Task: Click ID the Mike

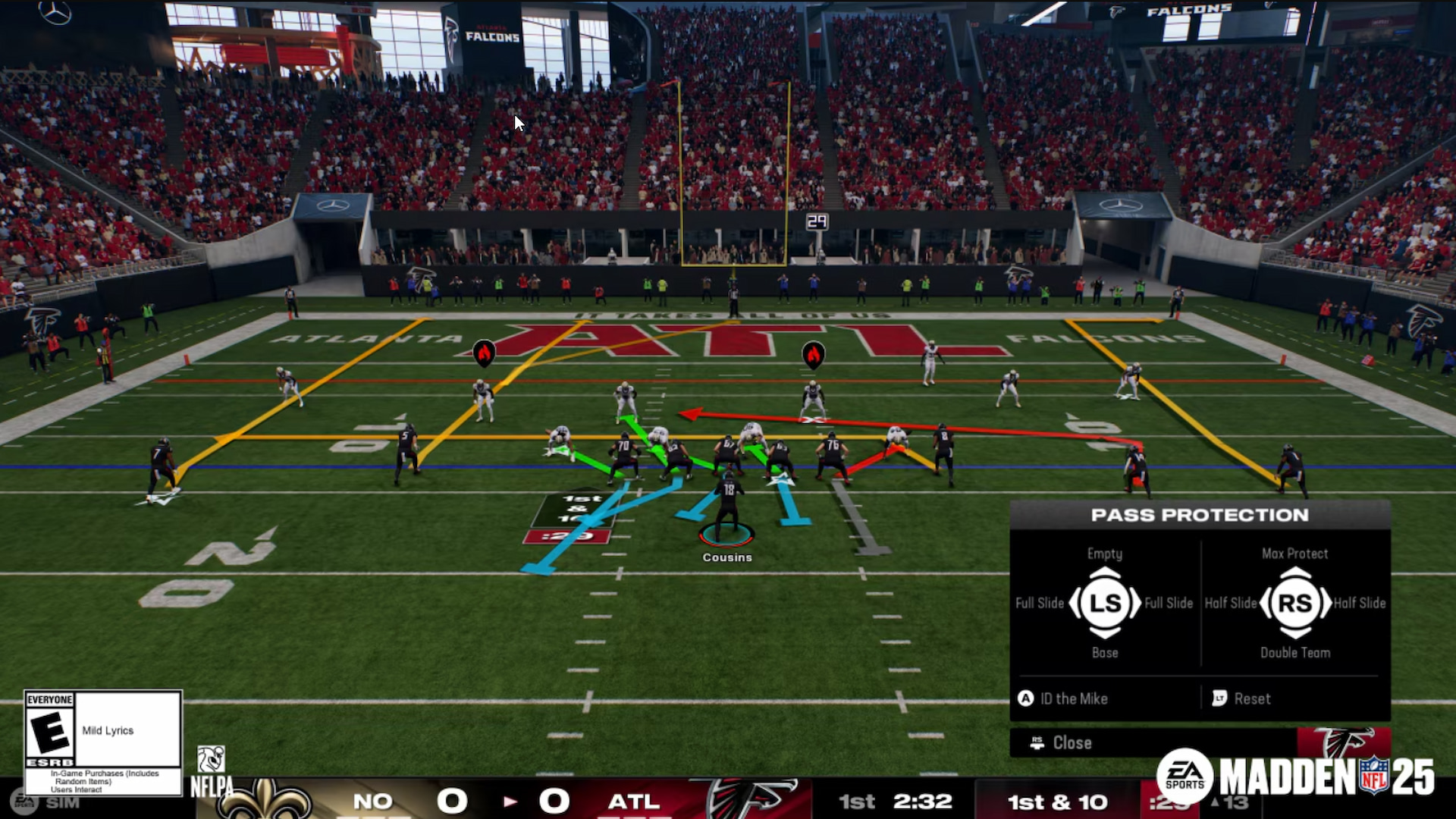Action: [x=1074, y=699]
